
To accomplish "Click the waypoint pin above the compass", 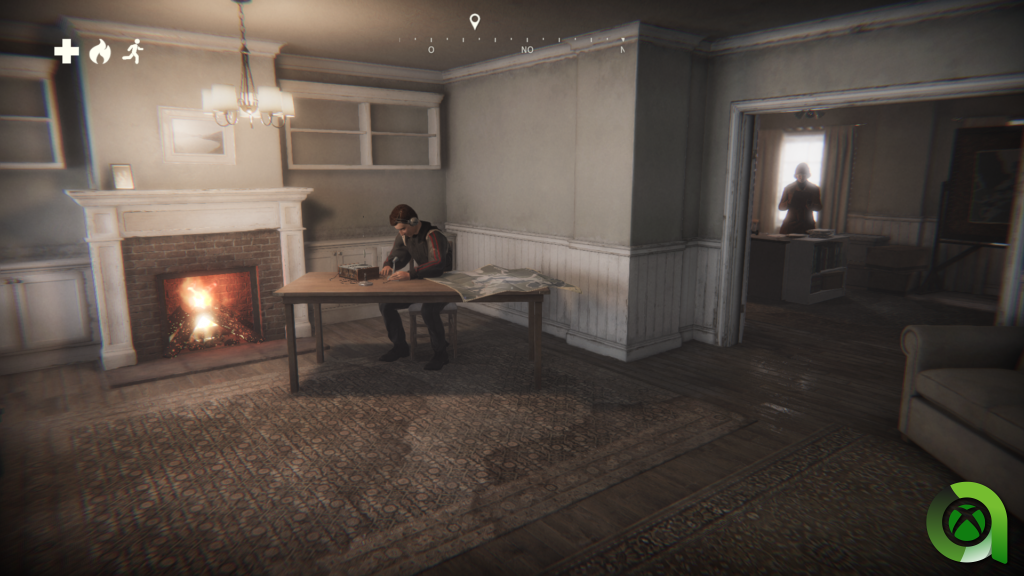I will coord(475,21).
